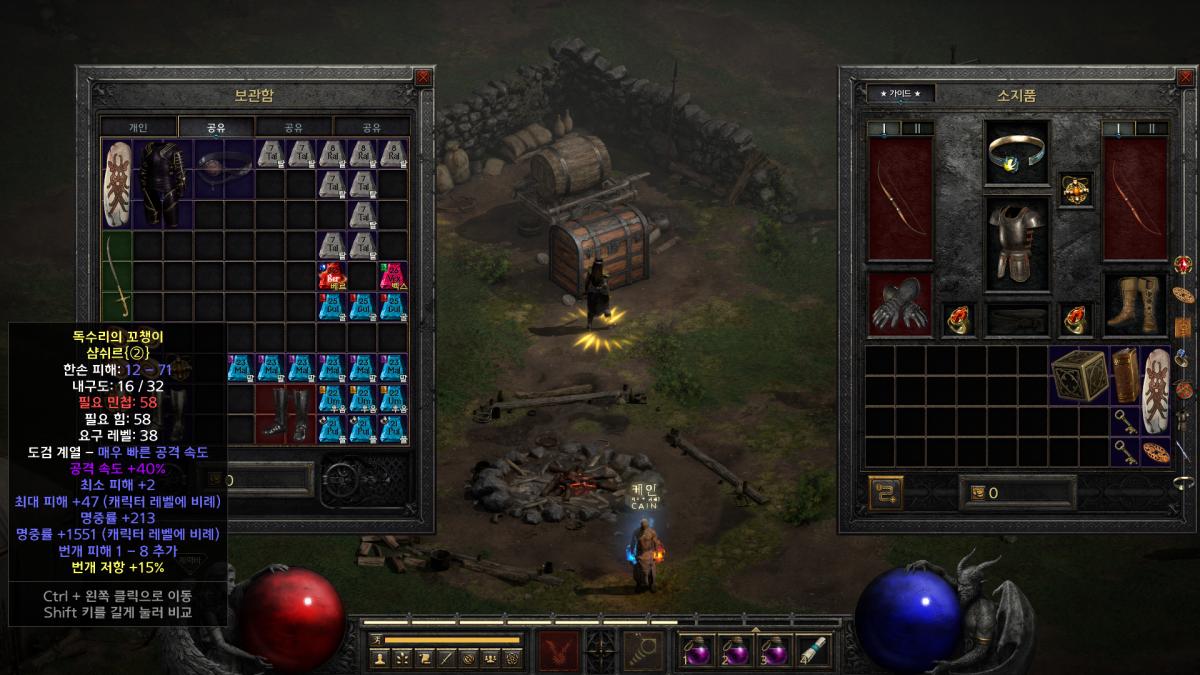This screenshot has height=675, width=1200.
Task: Open the guide button in inventory
Action: click(900, 93)
